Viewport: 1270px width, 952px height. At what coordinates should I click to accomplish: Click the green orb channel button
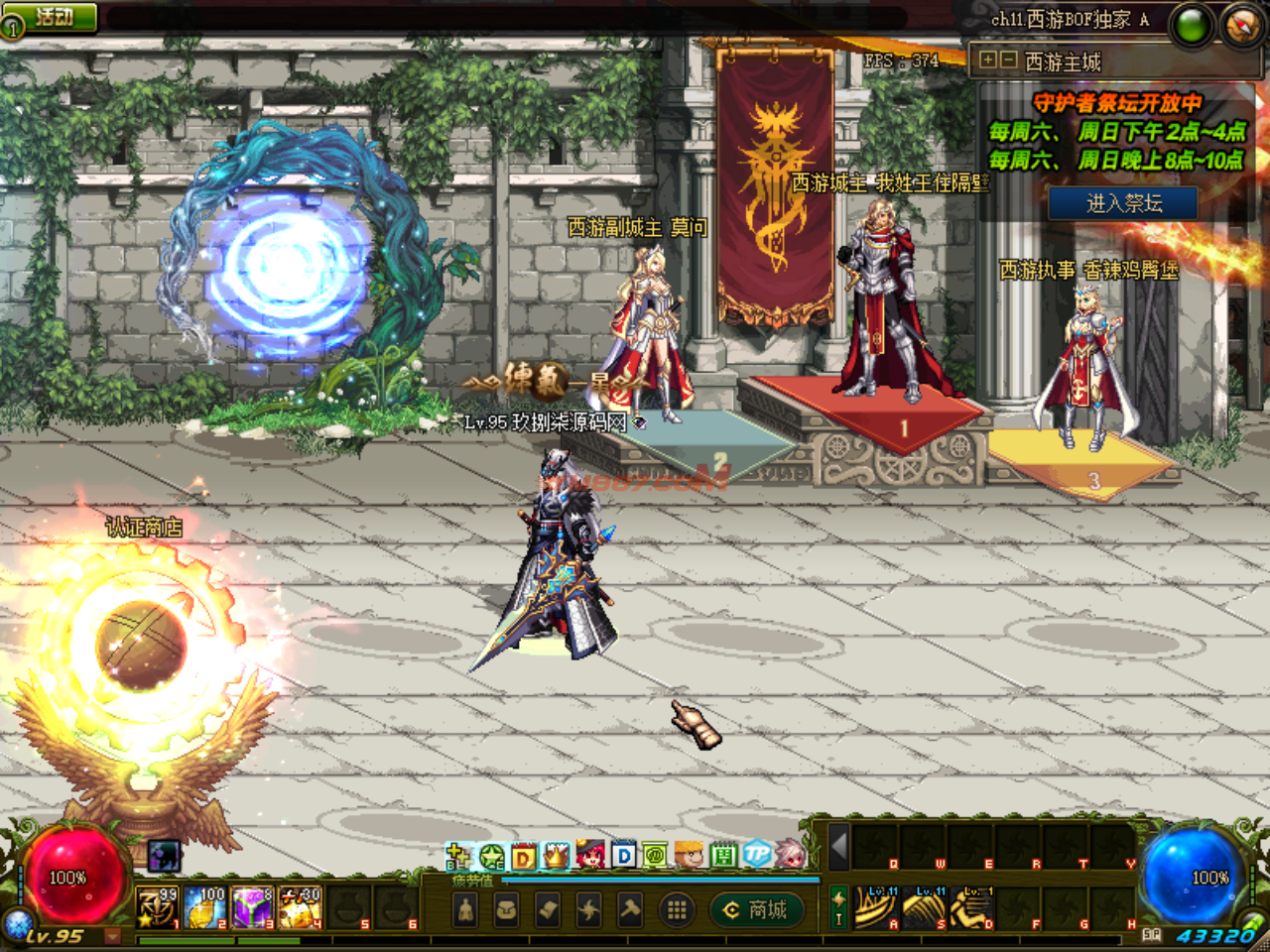(x=1192, y=26)
